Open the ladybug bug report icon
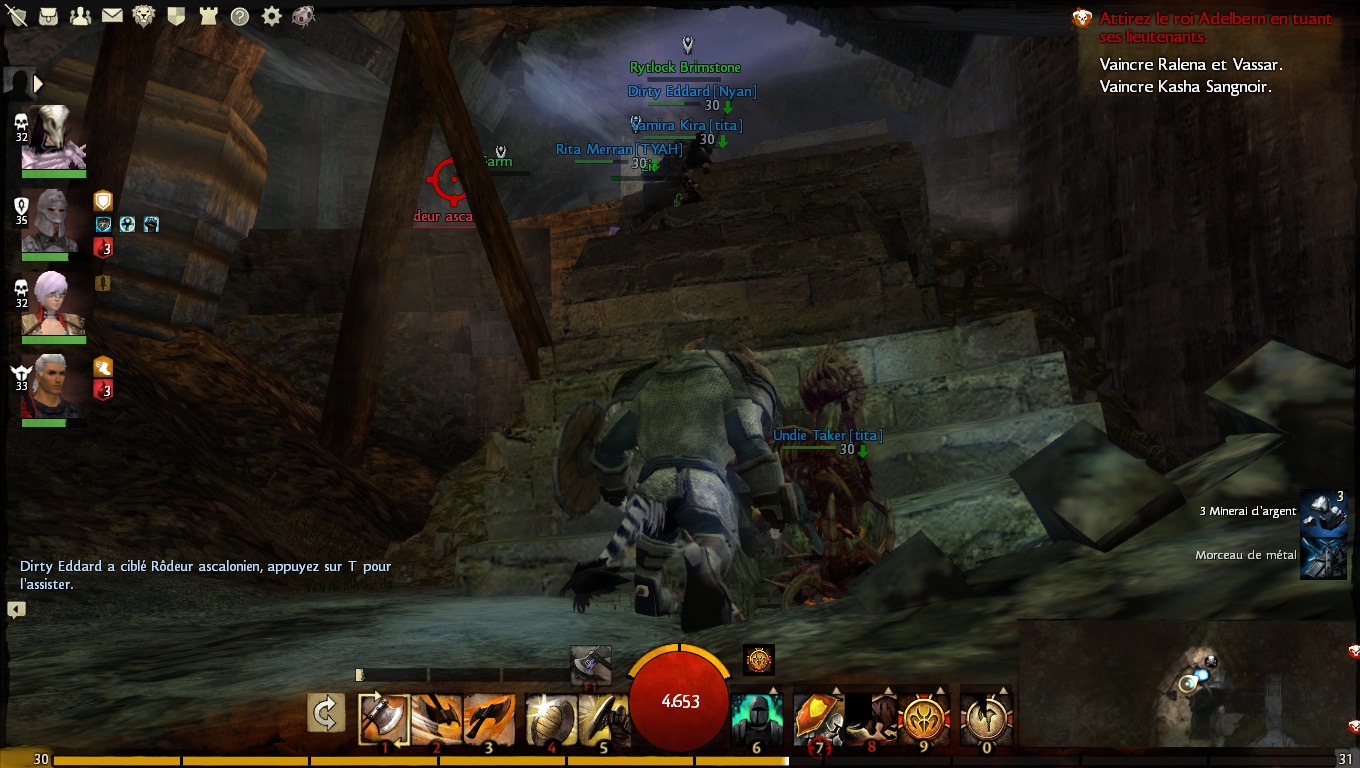The width and height of the screenshot is (1360, 768). coord(304,16)
